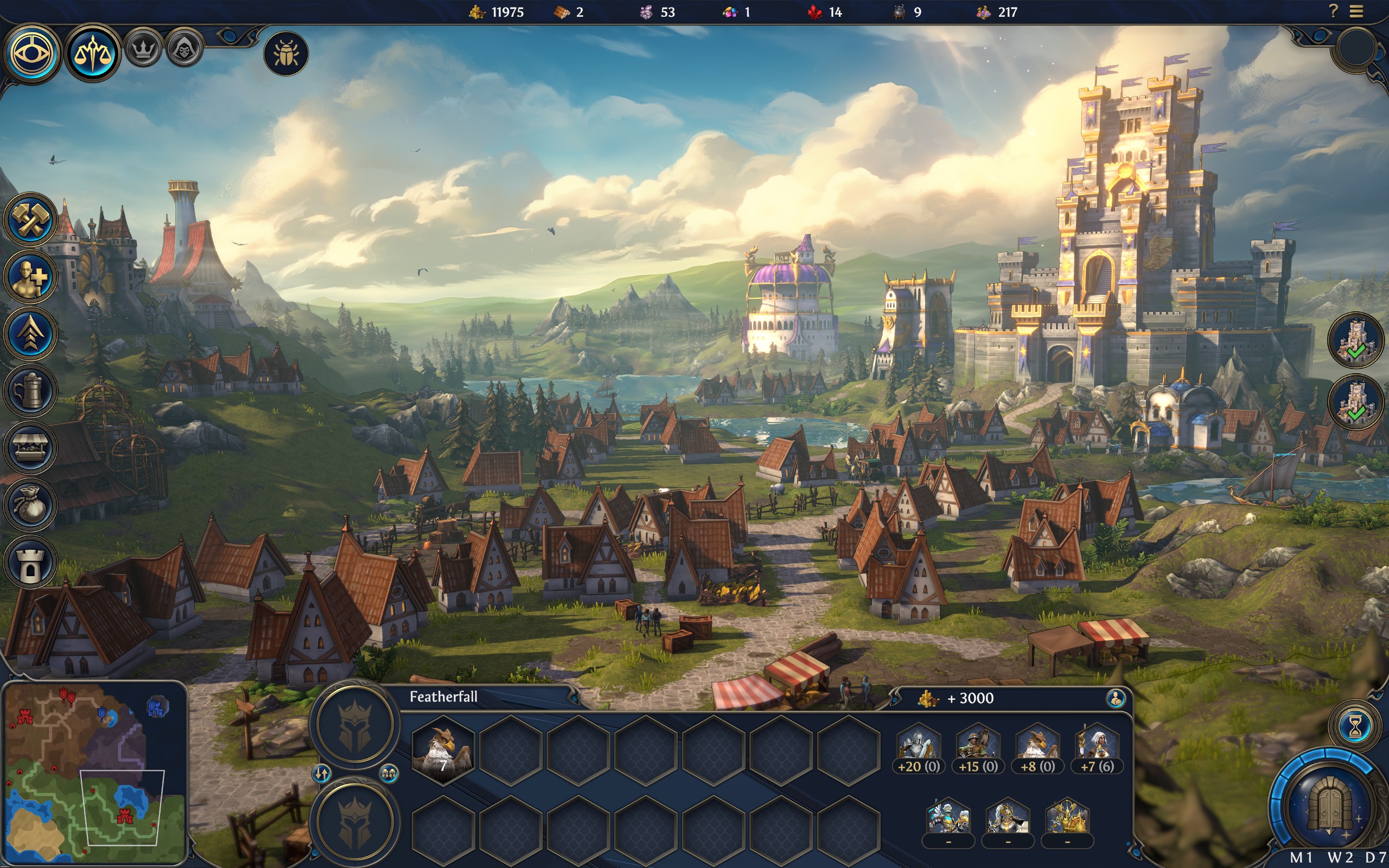Viewport: 1389px width, 868px height.
Task: Click the upward arrows upgrade icon
Action: (30, 334)
